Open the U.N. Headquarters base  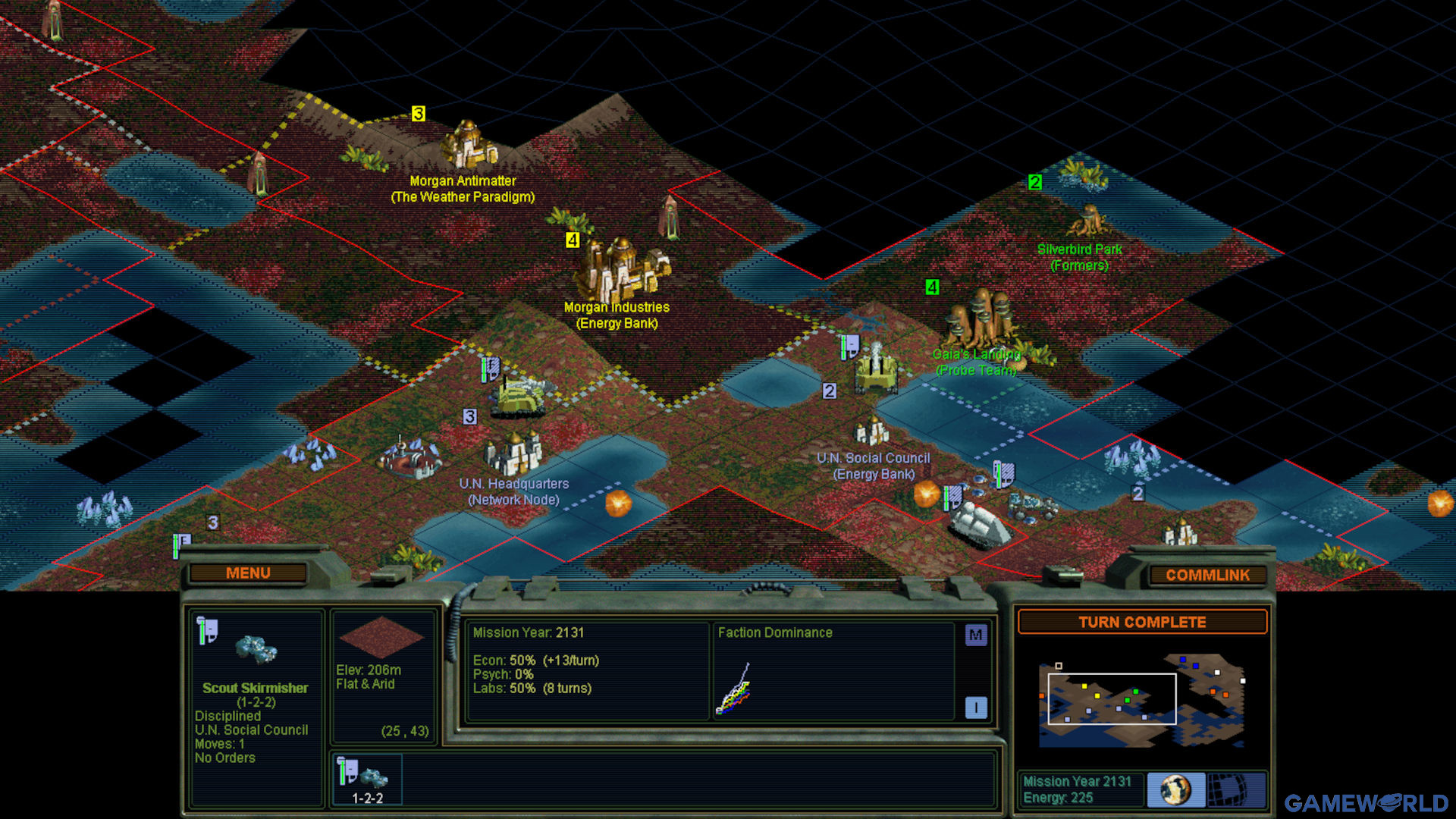(514, 452)
